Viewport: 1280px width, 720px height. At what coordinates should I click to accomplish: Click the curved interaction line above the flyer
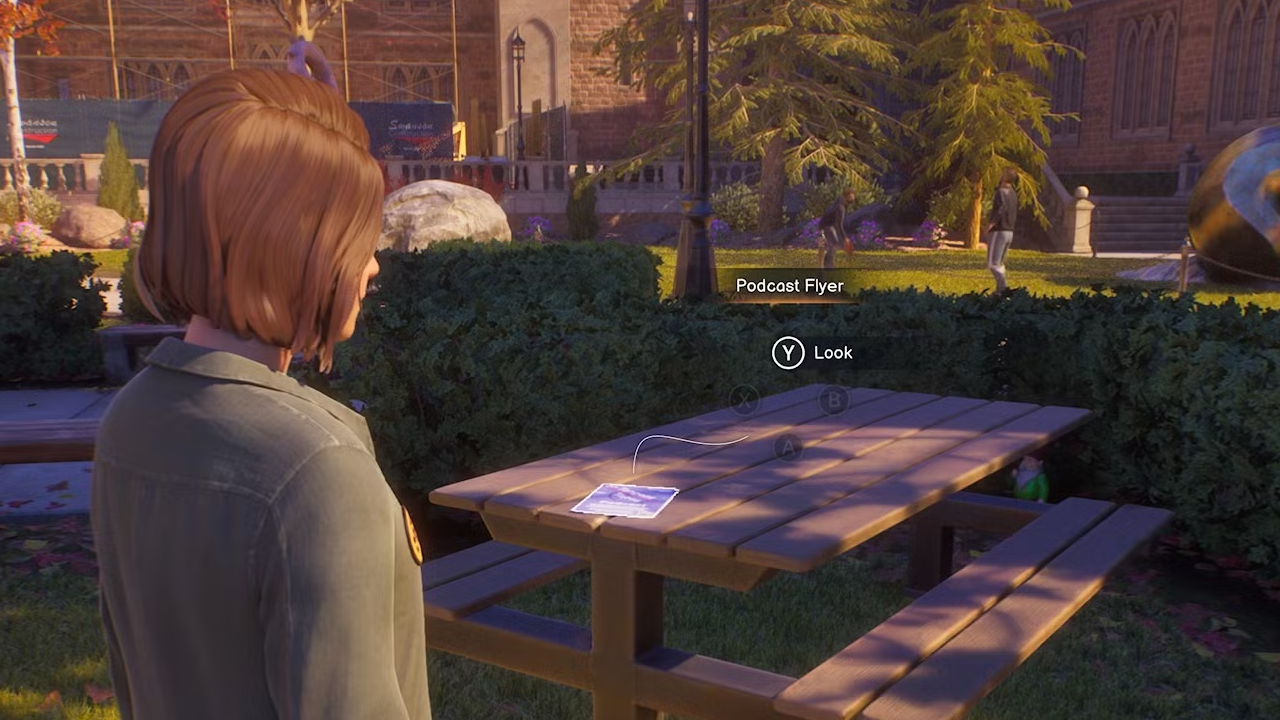pos(690,438)
